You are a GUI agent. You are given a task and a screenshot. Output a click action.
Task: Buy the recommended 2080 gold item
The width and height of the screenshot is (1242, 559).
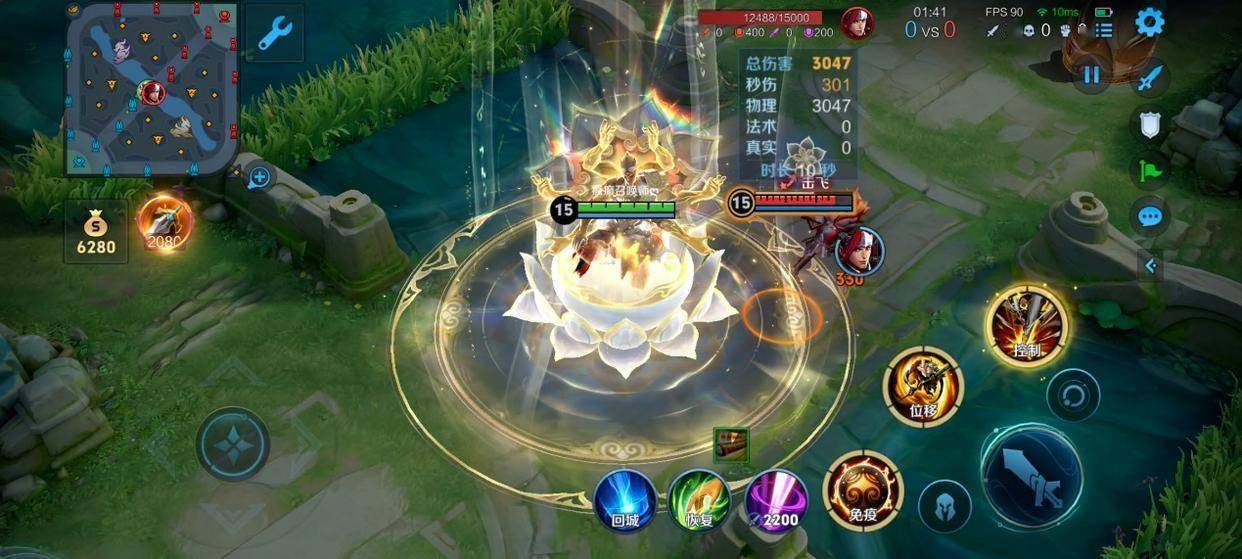(x=164, y=224)
